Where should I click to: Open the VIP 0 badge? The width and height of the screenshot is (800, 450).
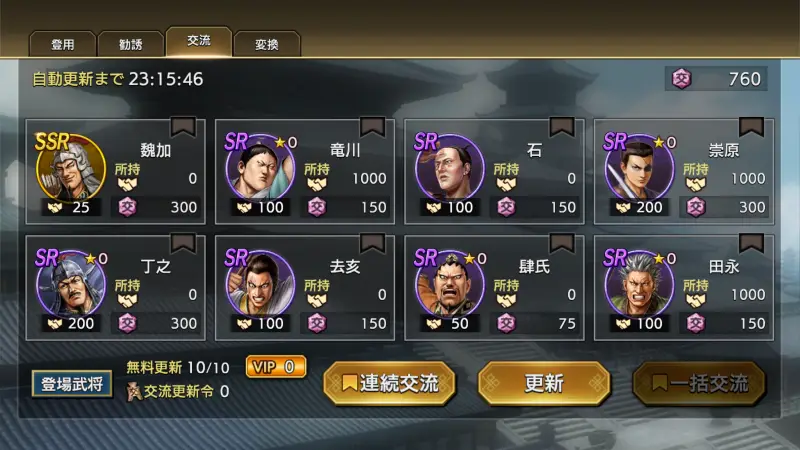pos(276,367)
